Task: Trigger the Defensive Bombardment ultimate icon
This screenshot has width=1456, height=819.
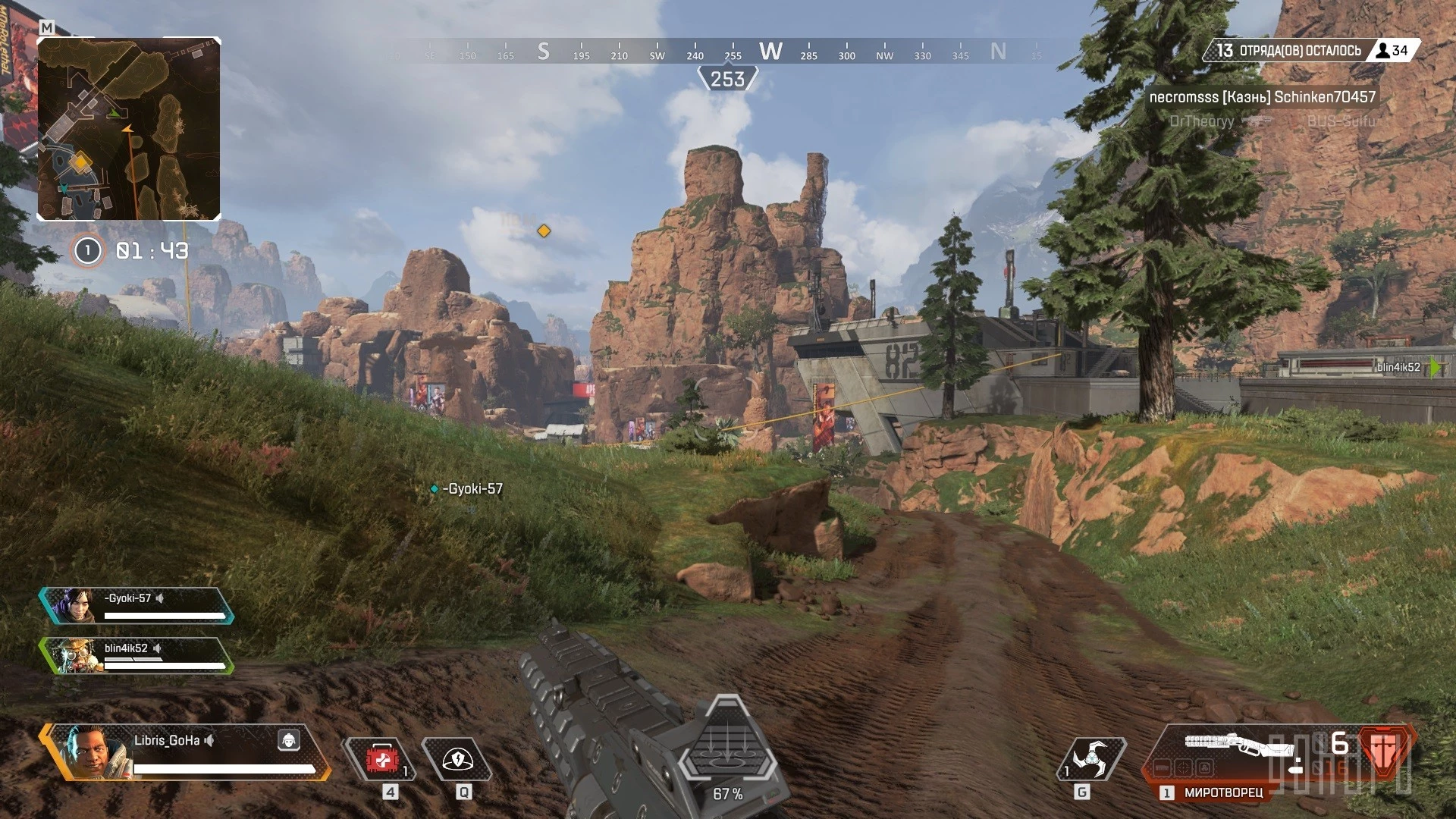Action: point(727,747)
